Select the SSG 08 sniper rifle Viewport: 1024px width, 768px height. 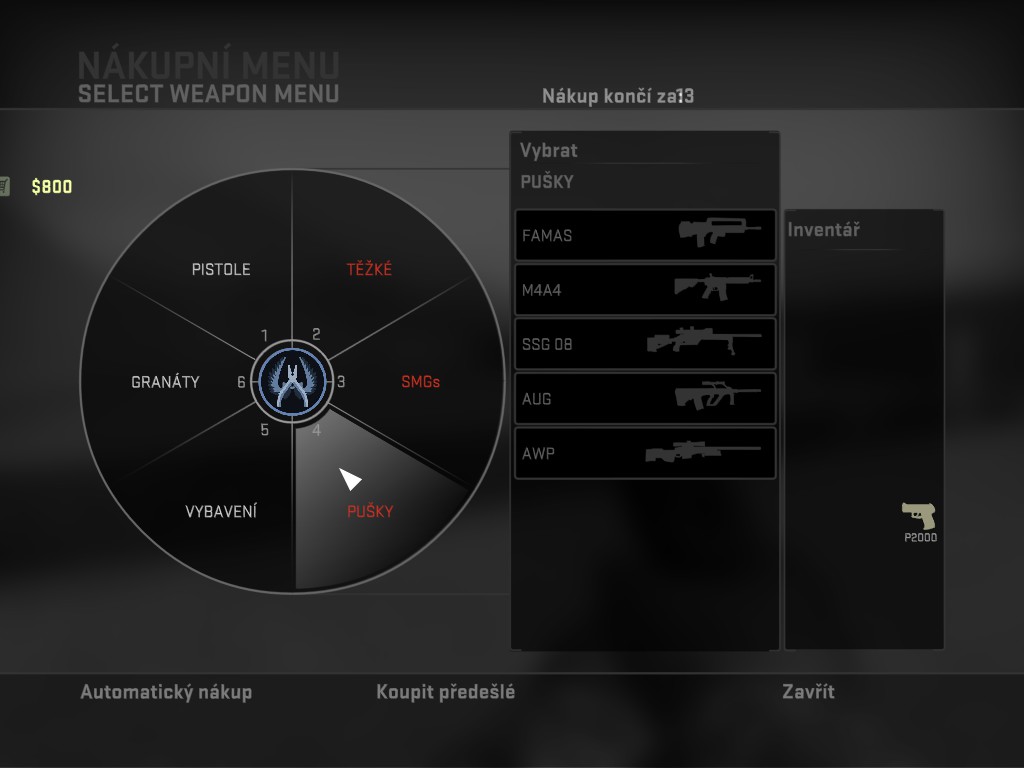coord(645,344)
